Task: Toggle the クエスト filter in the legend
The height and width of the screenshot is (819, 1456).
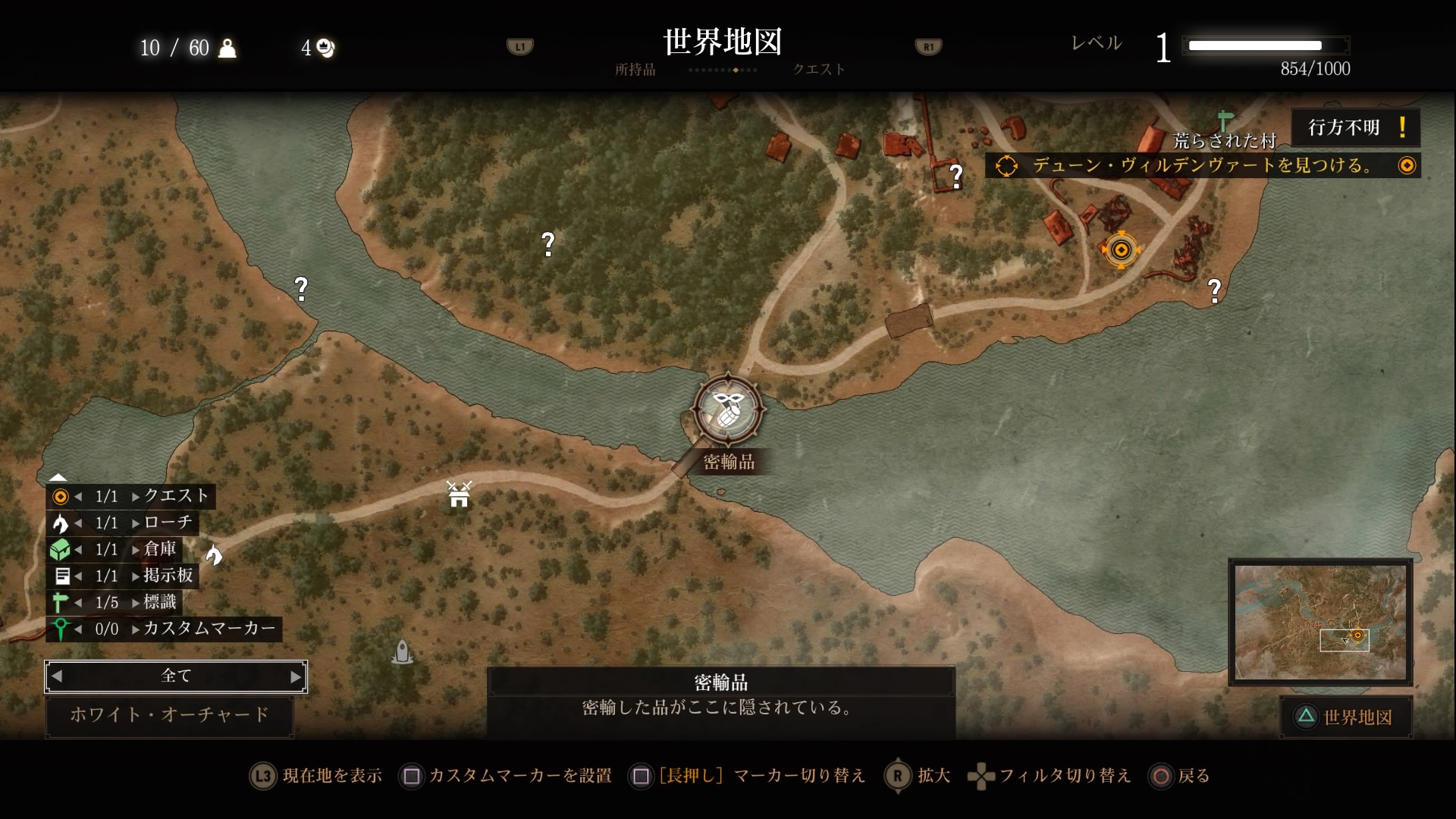Action: [60, 496]
